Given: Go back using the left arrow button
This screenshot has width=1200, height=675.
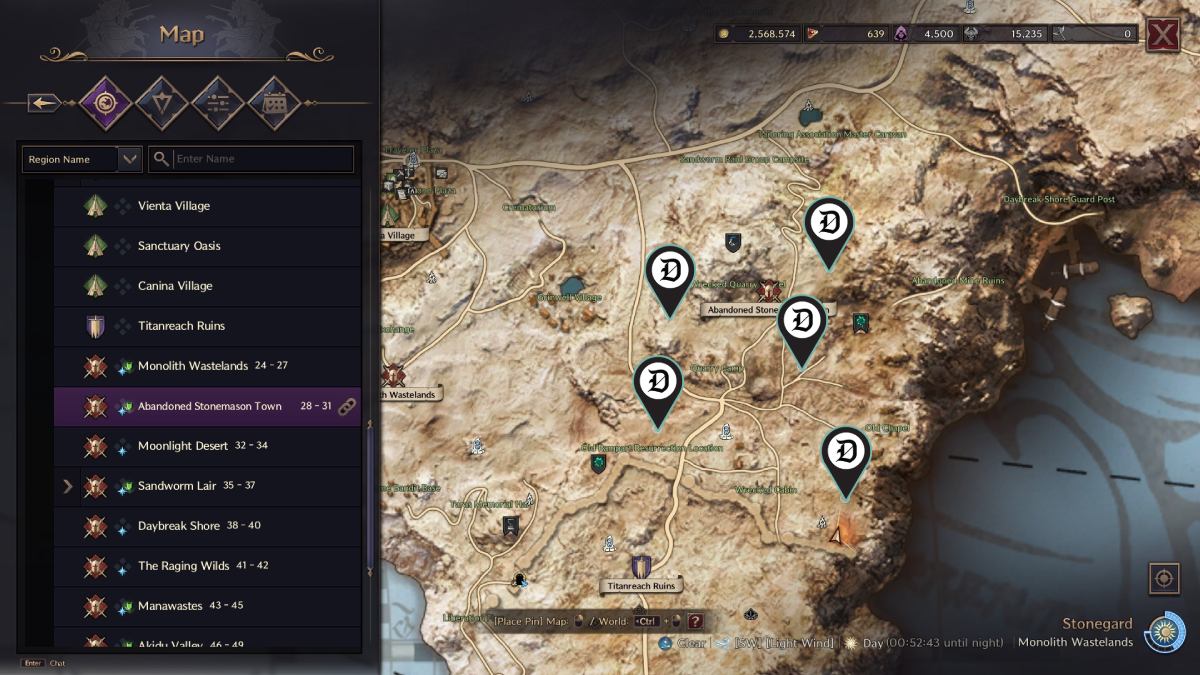Looking at the screenshot, I should pyautogui.click(x=43, y=102).
